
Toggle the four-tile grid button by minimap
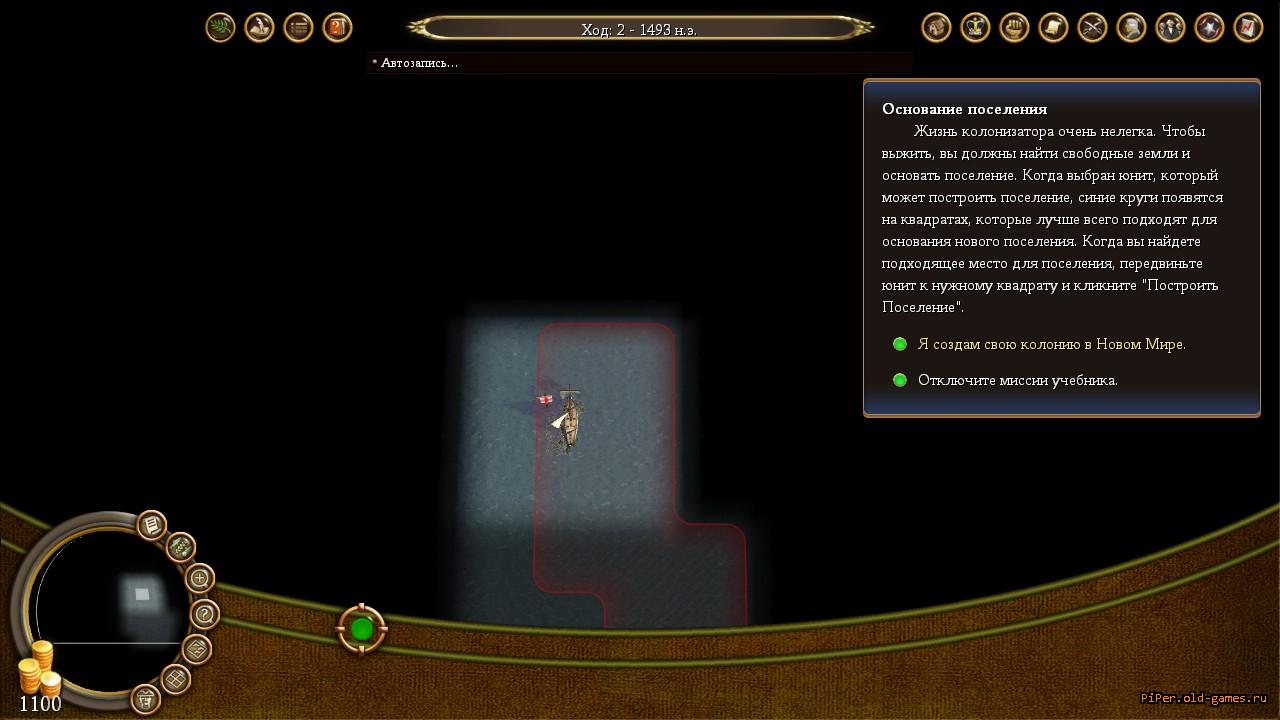click(x=176, y=679)
